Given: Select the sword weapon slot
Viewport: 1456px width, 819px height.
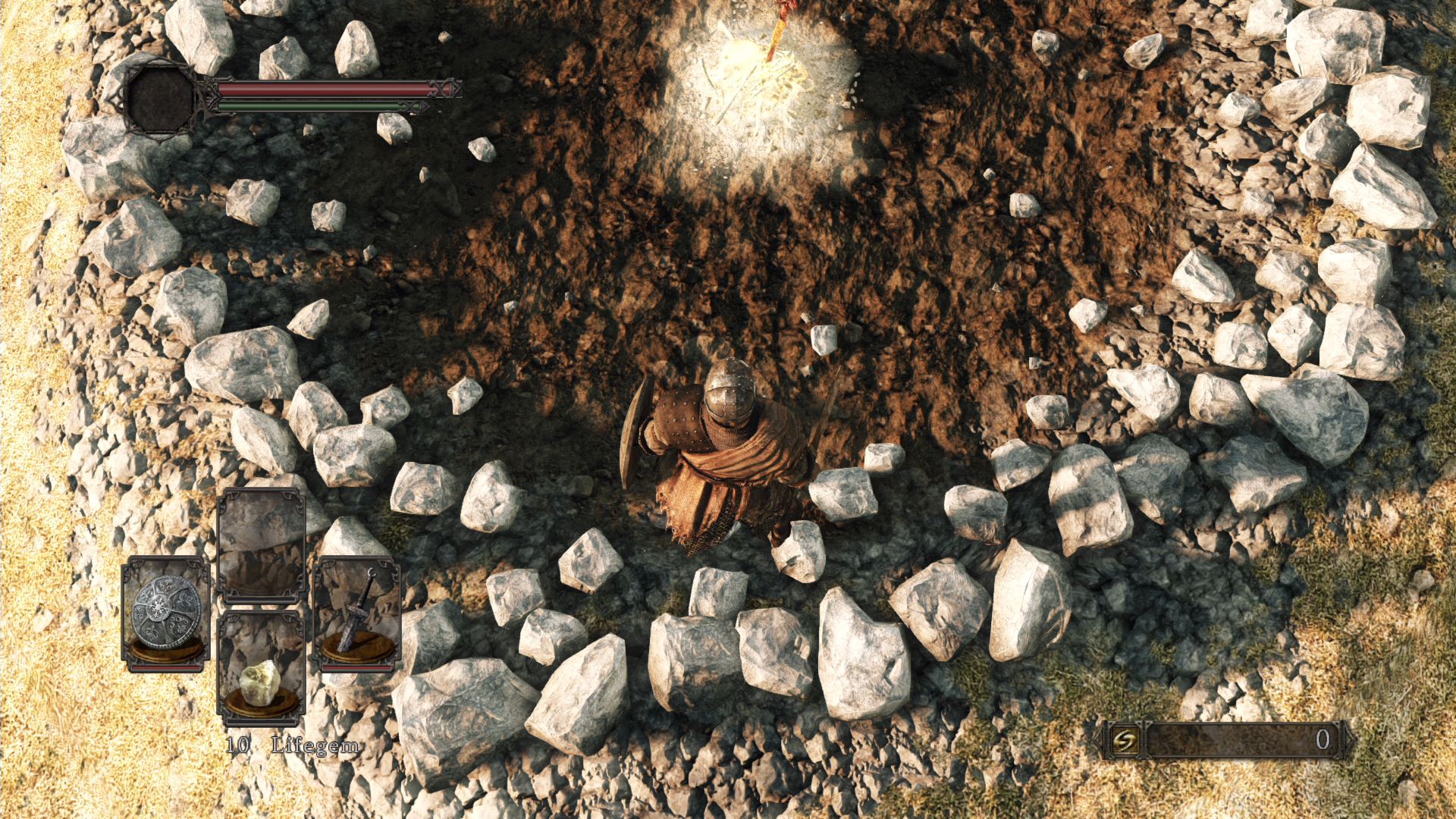Looking at the screenshot, I should (357, 613).
